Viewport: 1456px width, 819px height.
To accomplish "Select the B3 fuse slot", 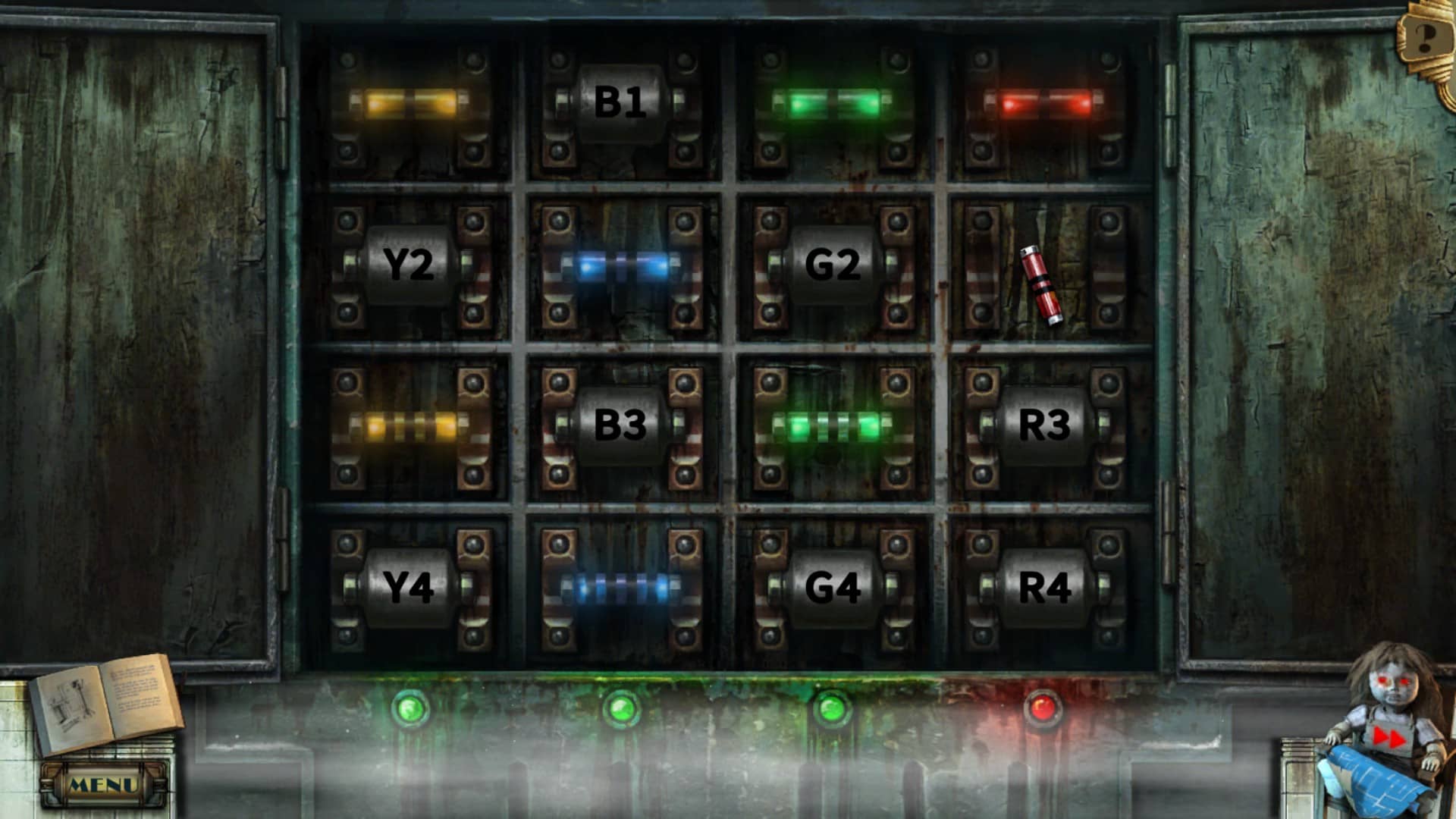I will coord(620,425).
